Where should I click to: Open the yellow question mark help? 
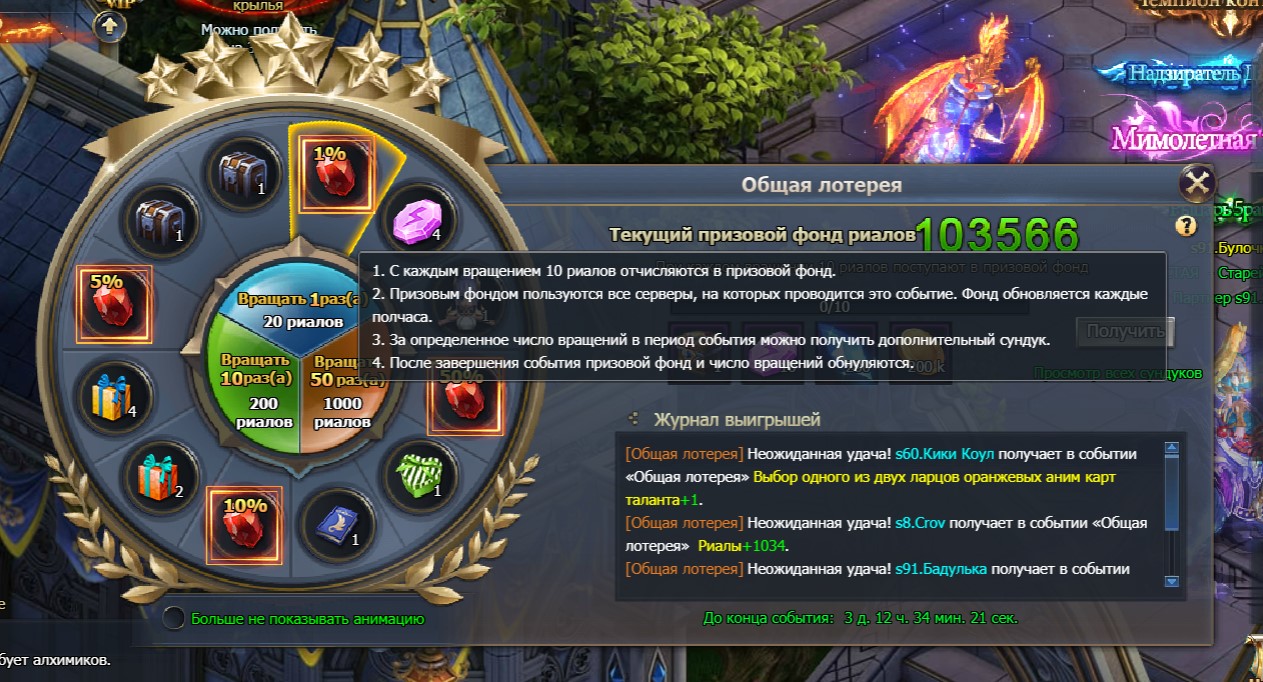pos(1186,225)
